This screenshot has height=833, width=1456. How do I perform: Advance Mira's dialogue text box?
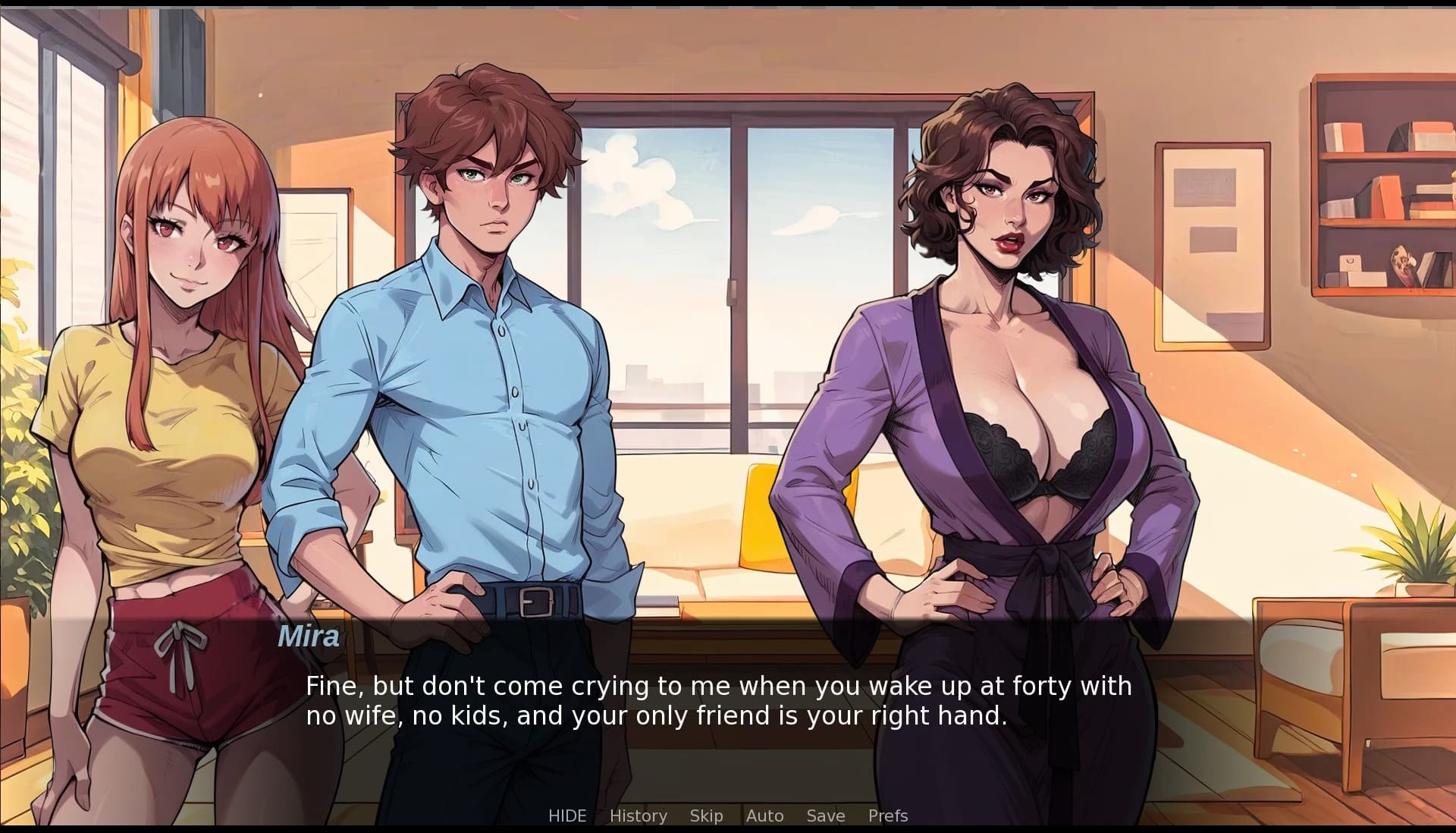point(718,701)
